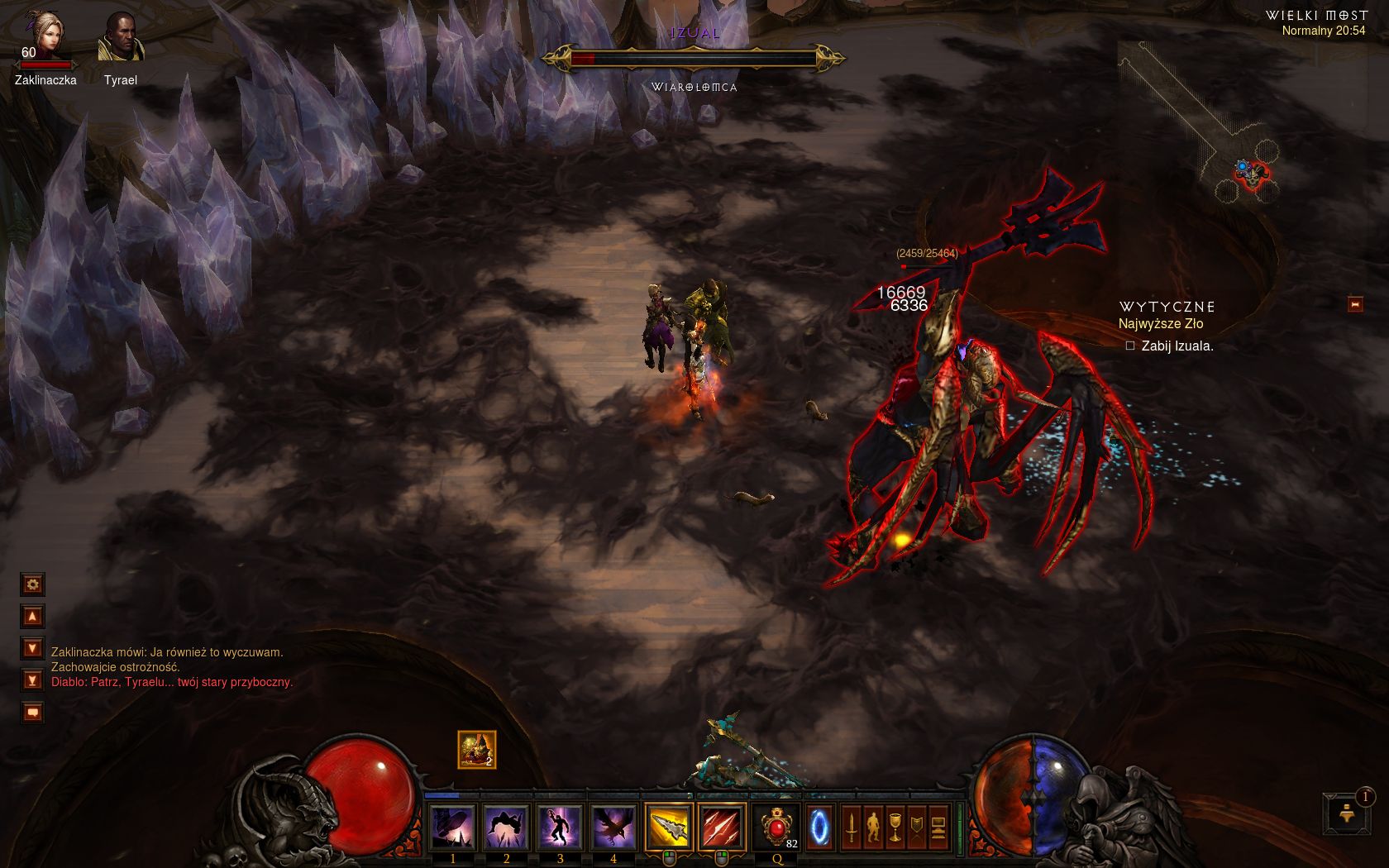
Task: Select Tyrael's follower portrait
Action: [x=121, y=39]
